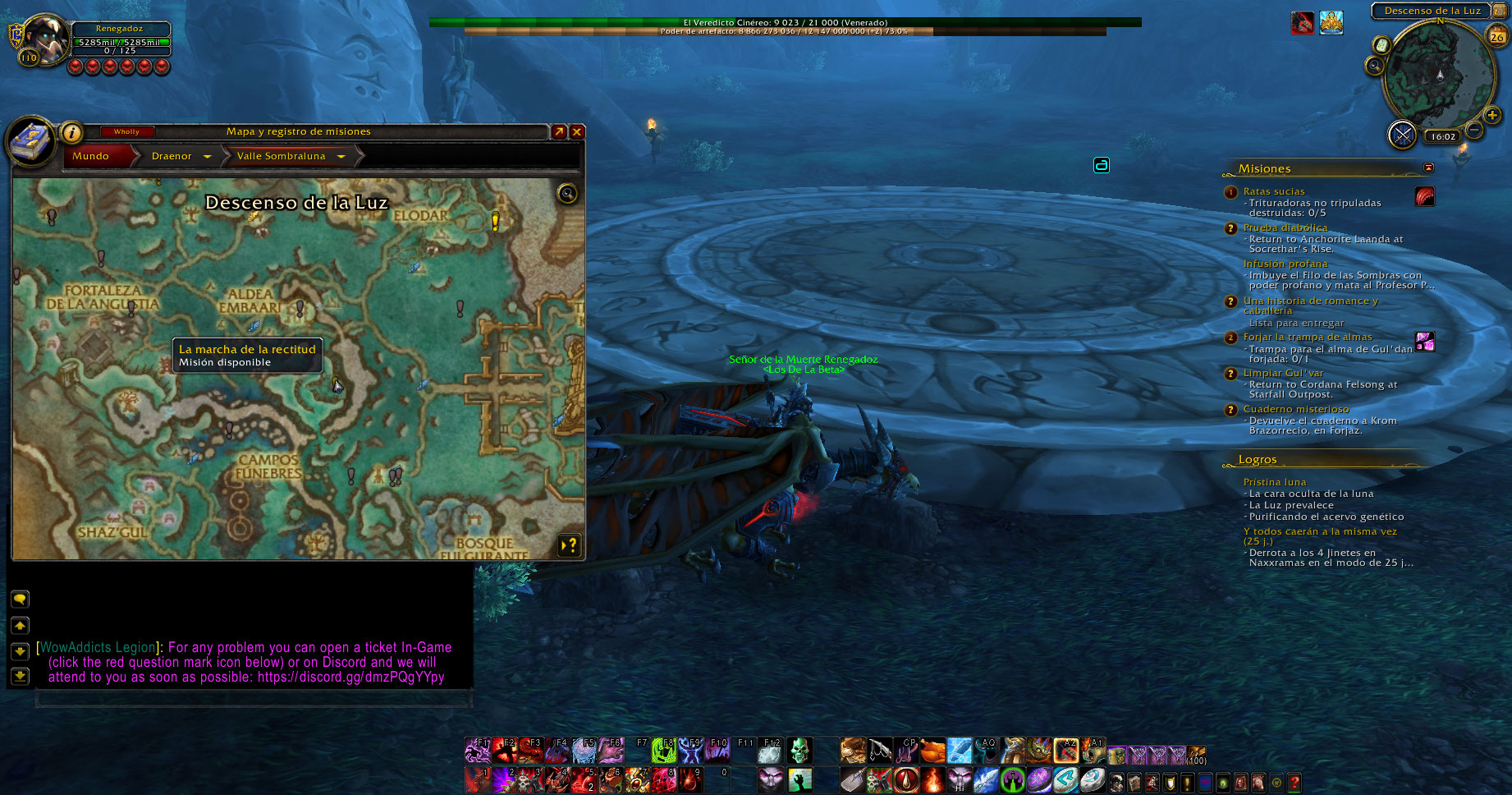1512x795 pixels.
Task: Click the red question mark help icon
Action: 1294,783
